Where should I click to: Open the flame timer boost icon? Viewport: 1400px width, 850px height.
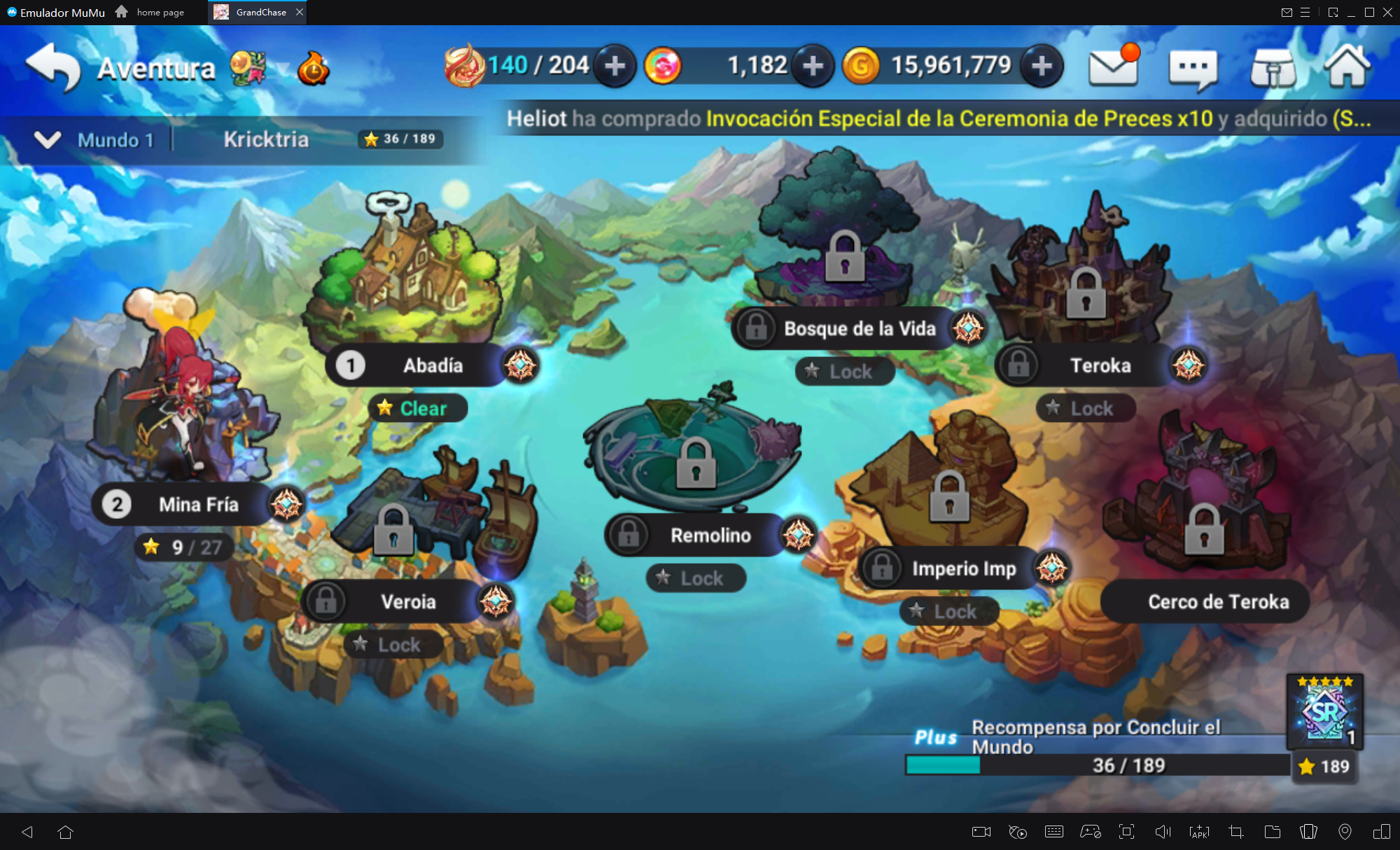314,69
